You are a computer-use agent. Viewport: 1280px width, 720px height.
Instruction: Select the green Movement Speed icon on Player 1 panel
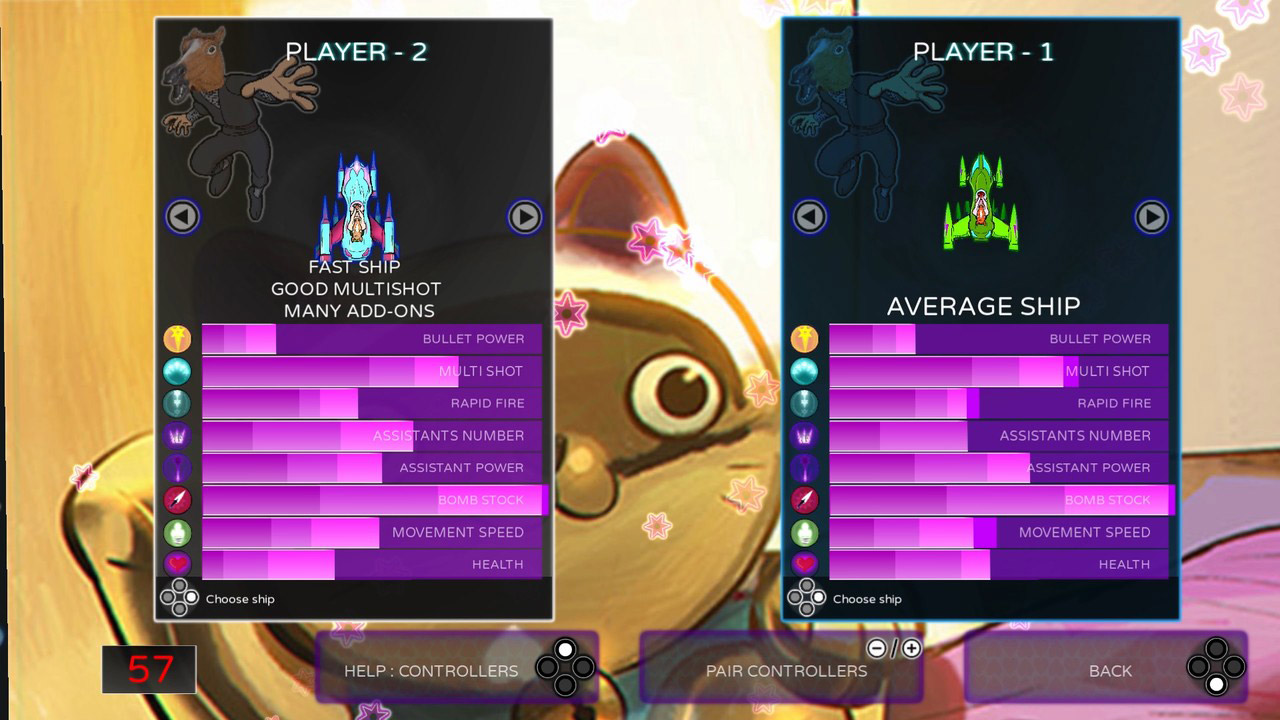pyautogui.click(x=804, y=532)
